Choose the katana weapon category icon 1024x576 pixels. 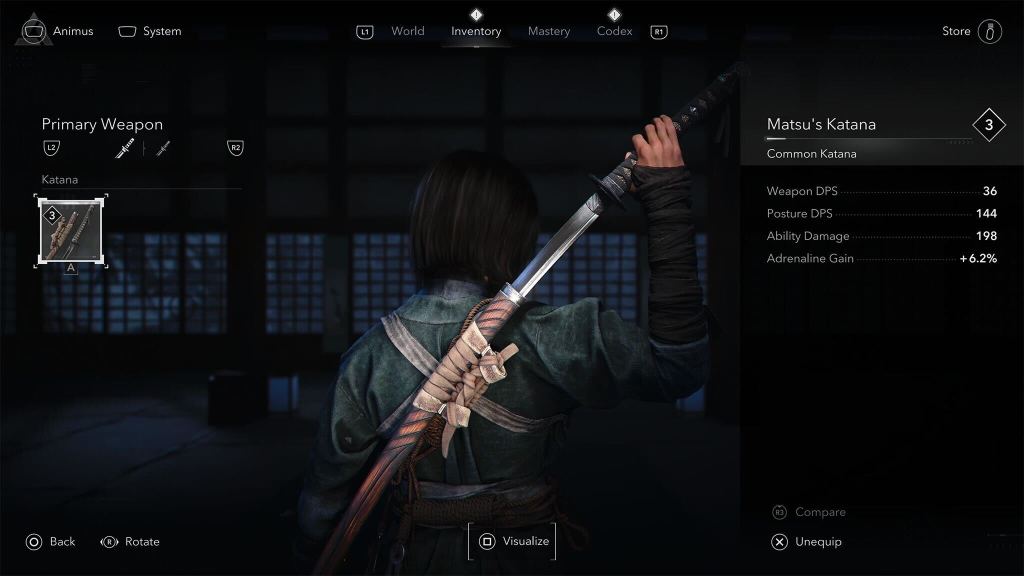tap(125, 149)
